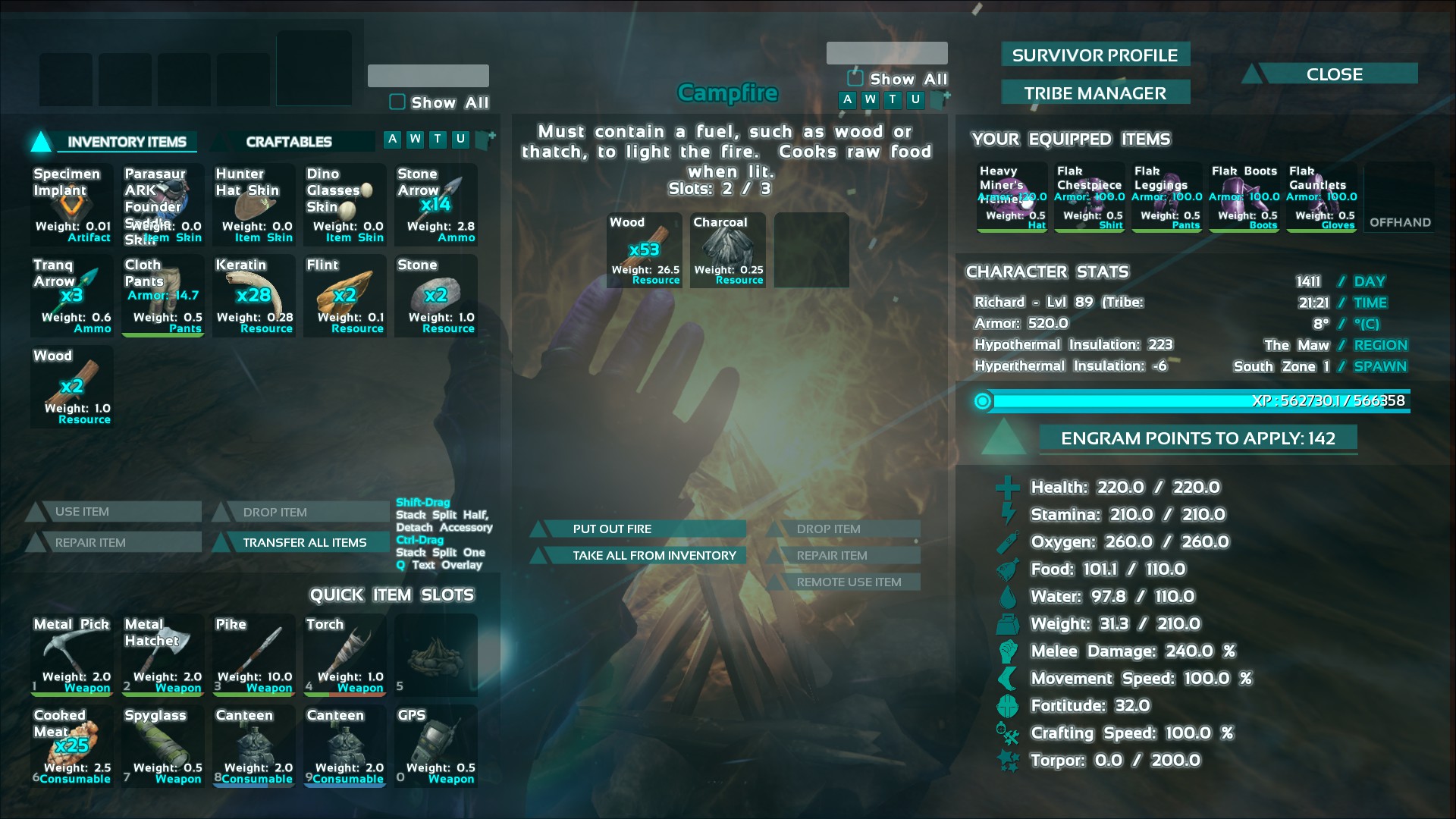This screenshot has width=1456, height=819.
Task: Toggle Show All in player inventory
Action: point(397,102)
